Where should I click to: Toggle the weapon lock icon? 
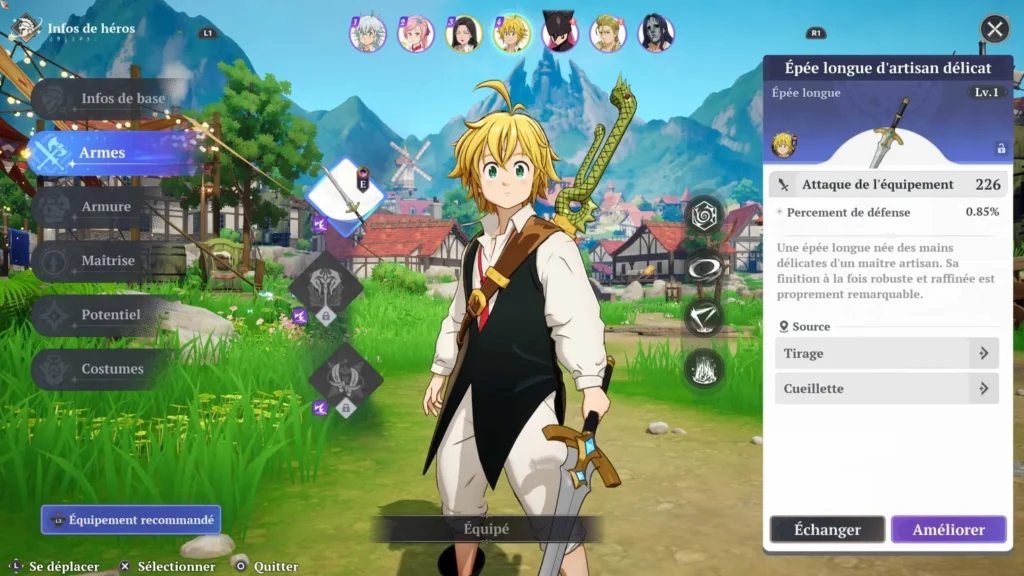(x=1000, y=148)
